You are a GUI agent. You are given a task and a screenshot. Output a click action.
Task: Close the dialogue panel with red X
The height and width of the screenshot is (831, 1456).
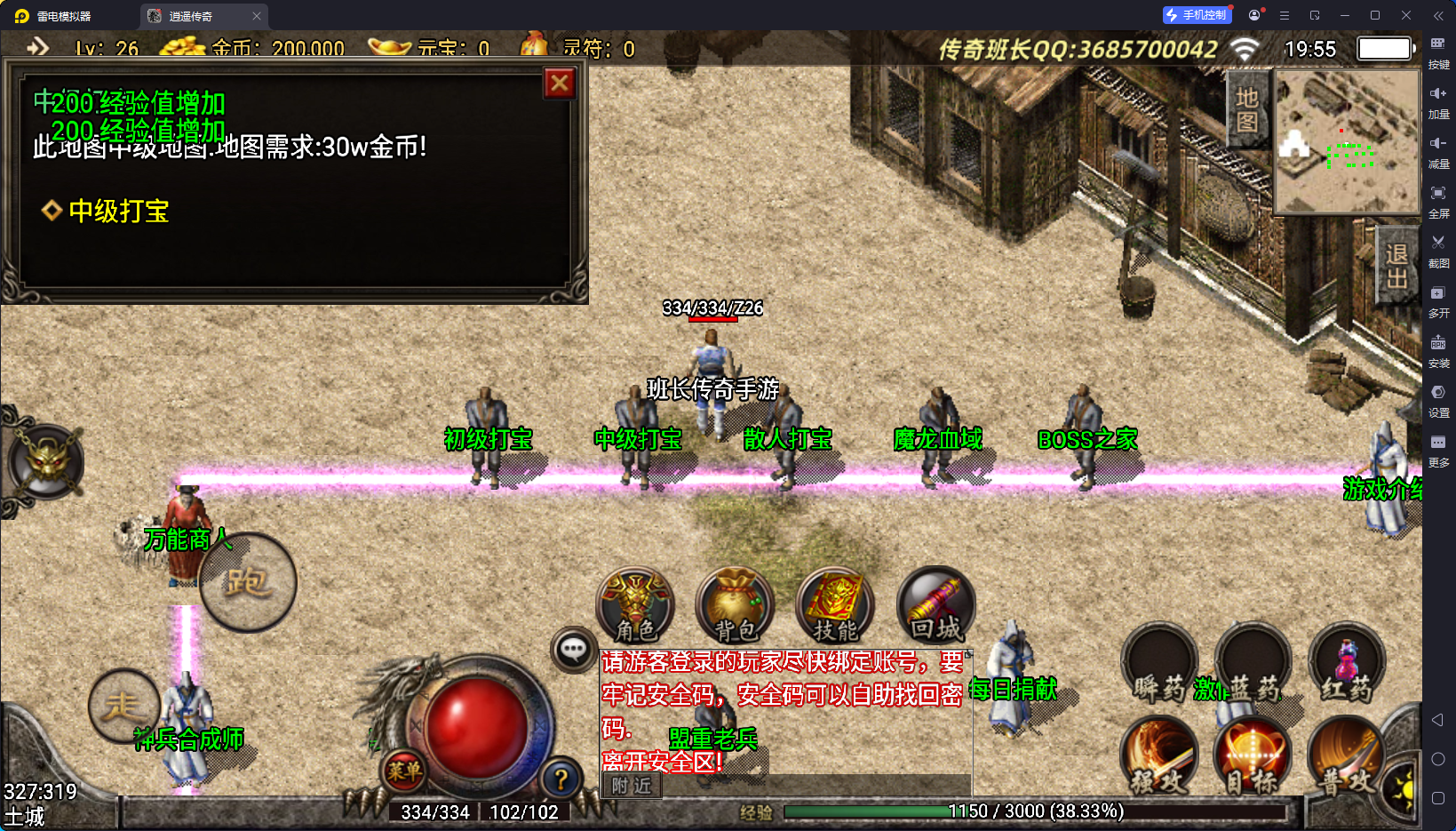point(560,84)
